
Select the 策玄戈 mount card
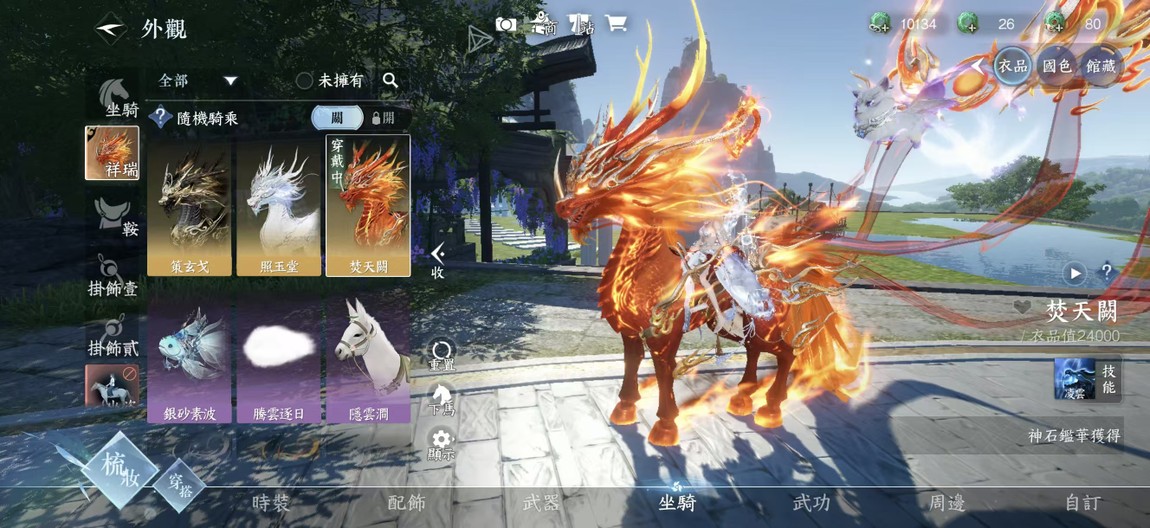189,206
